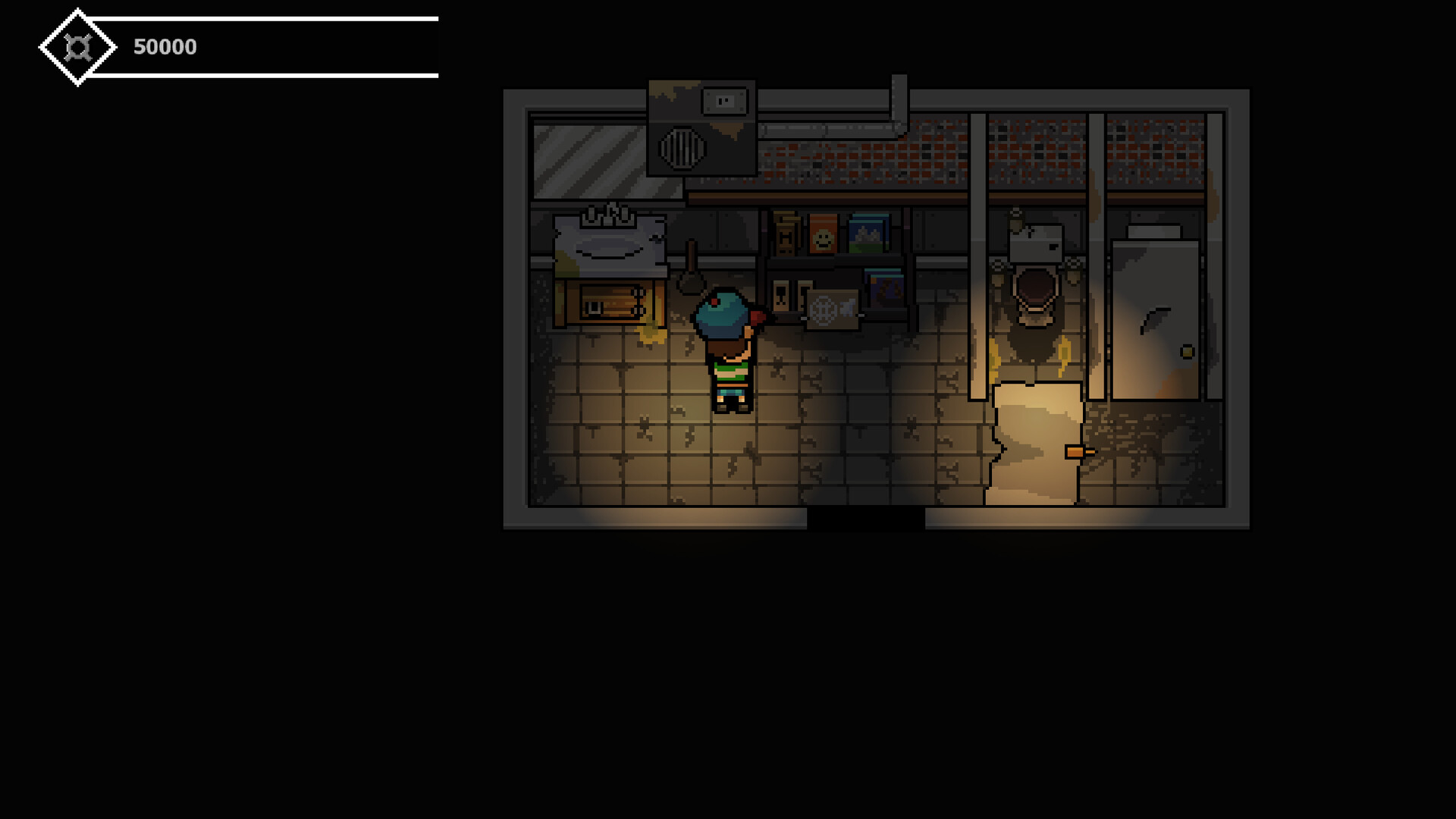Select the brown book on the shelf

(785, 235)
